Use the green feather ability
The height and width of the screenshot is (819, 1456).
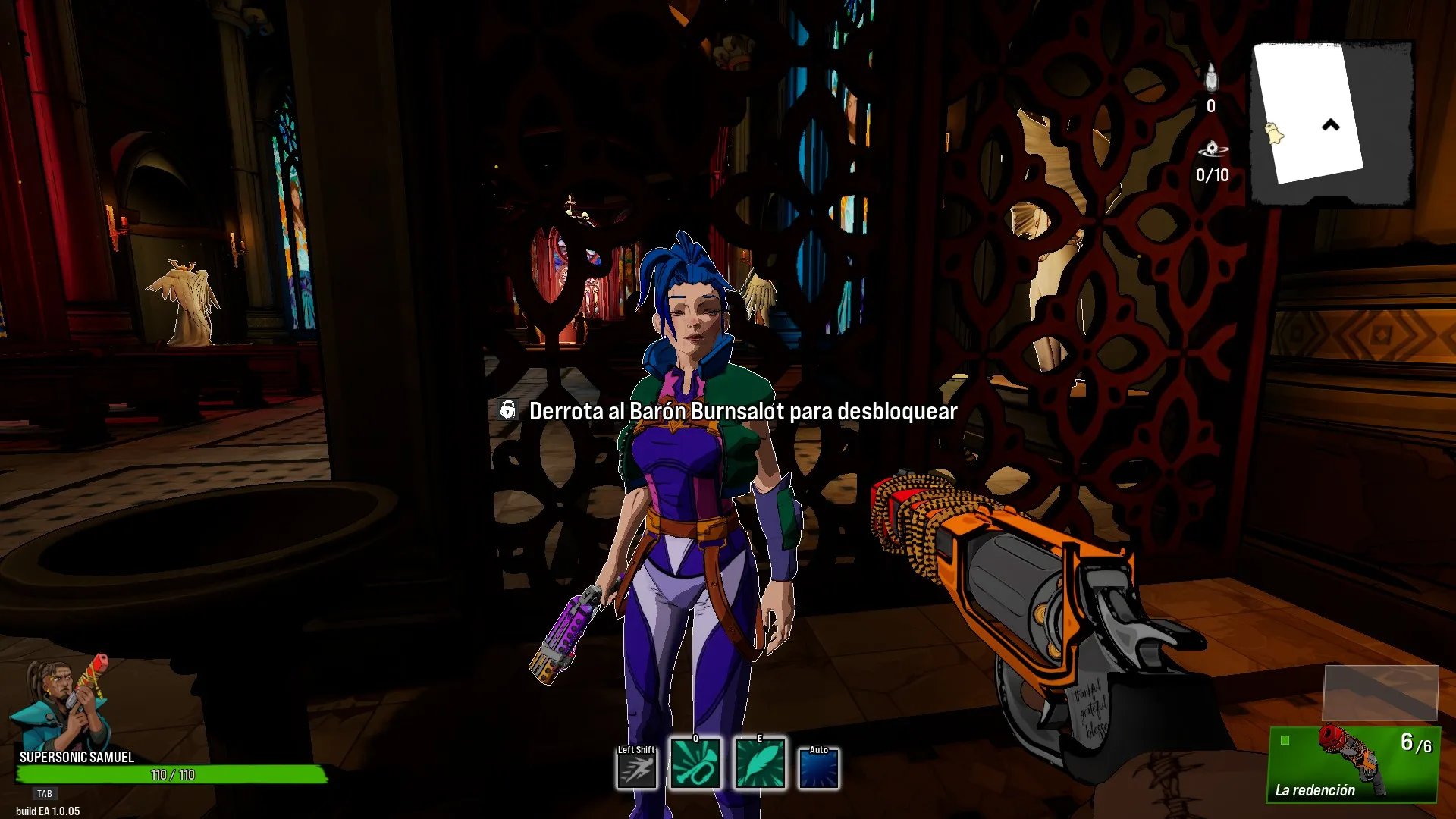point(759,764)
